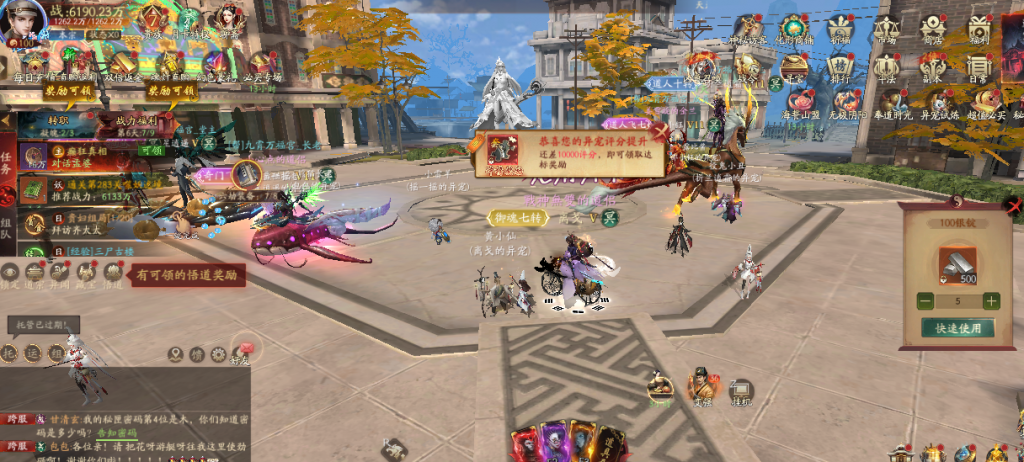Image resolution: width=1024 pixels, height=462 pixels.
Task: Open the 副本 dungeon icon
Action: pos(932,66)
